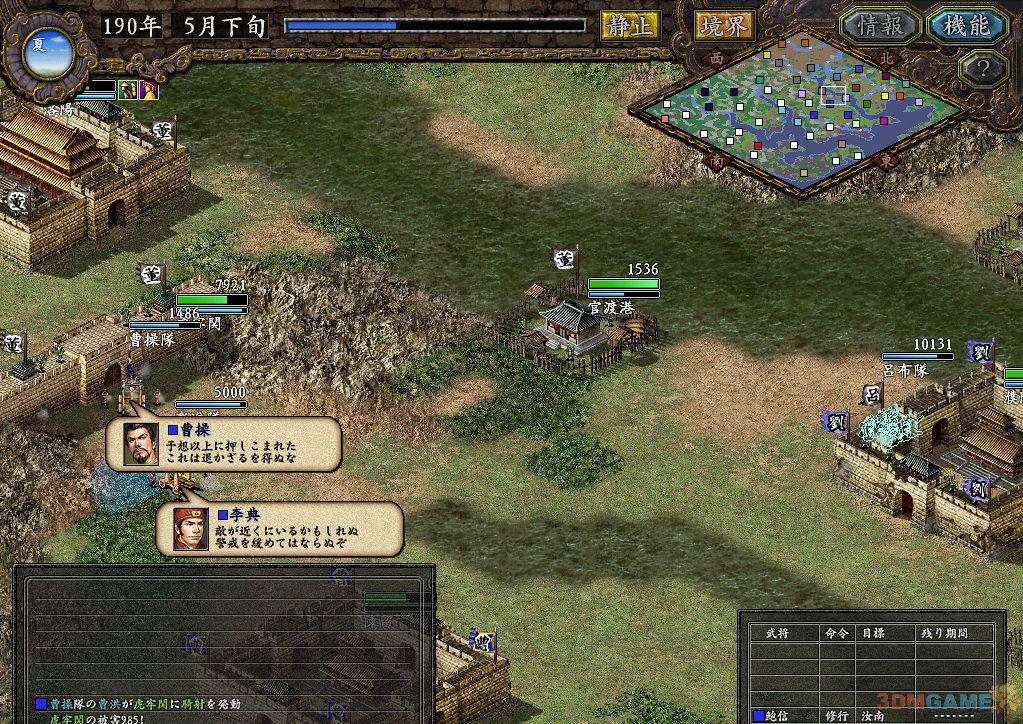The image size is (1023, 724).
Task: Click the 西 west marker on minimap frame
Action: (716, 59)
